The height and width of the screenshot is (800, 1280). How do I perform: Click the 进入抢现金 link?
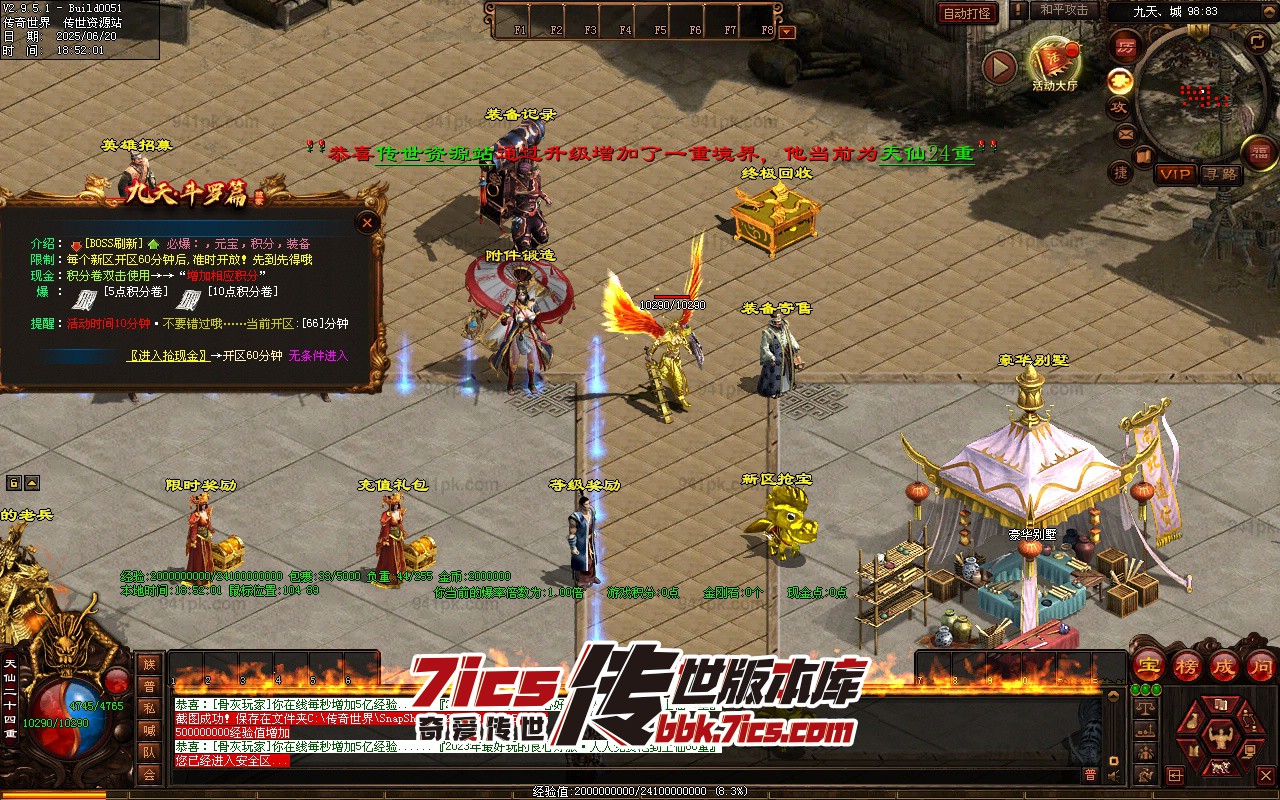pos(168,356)
